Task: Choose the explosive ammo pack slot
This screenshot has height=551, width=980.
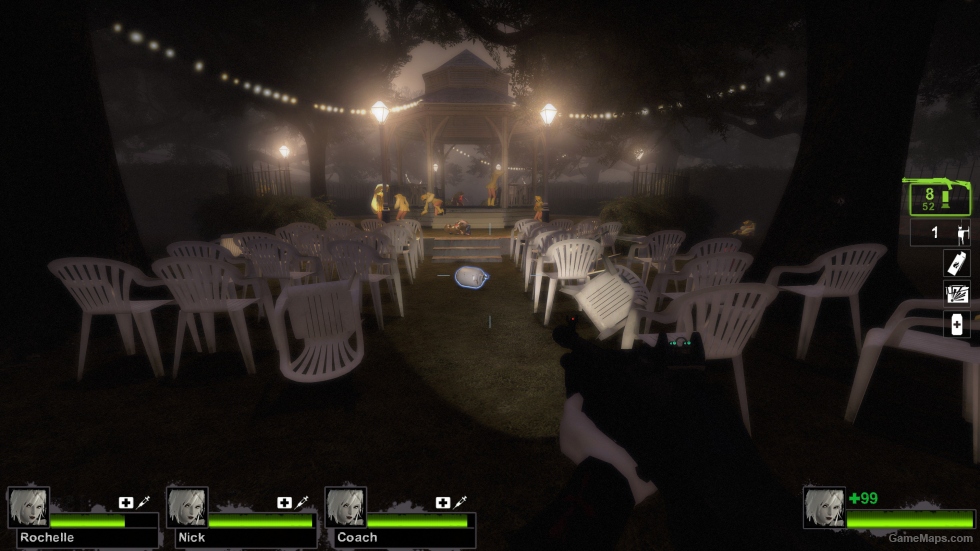Action: tap(957, 294)
